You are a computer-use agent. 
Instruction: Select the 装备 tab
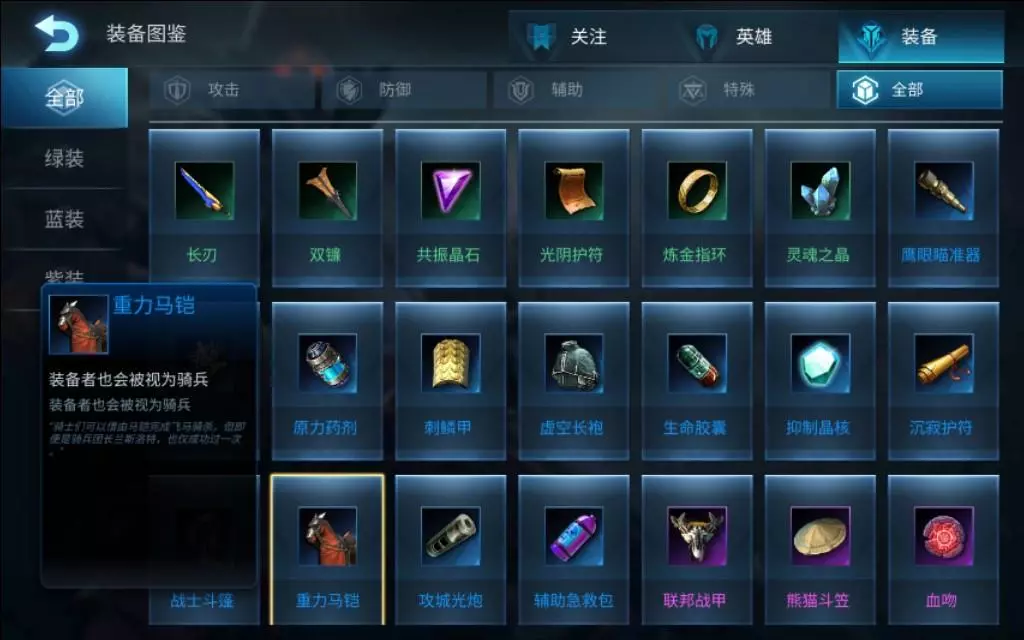tap(919, 37)
